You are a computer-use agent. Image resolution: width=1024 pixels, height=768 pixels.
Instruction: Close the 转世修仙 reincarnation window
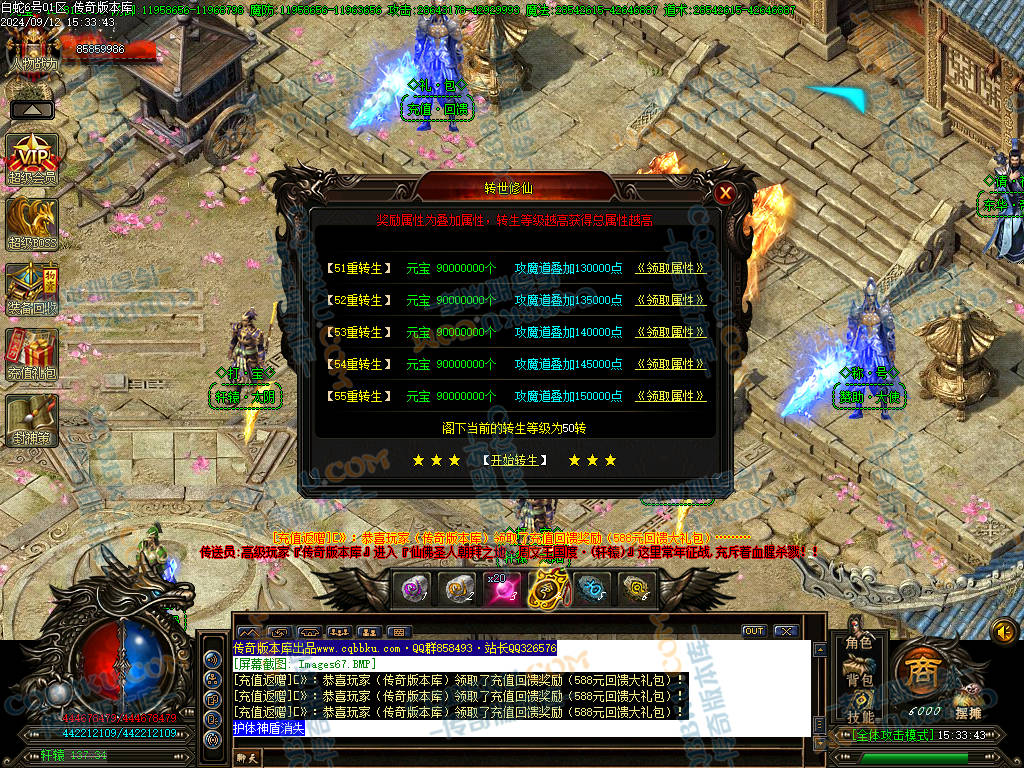(x=725, y=193)
